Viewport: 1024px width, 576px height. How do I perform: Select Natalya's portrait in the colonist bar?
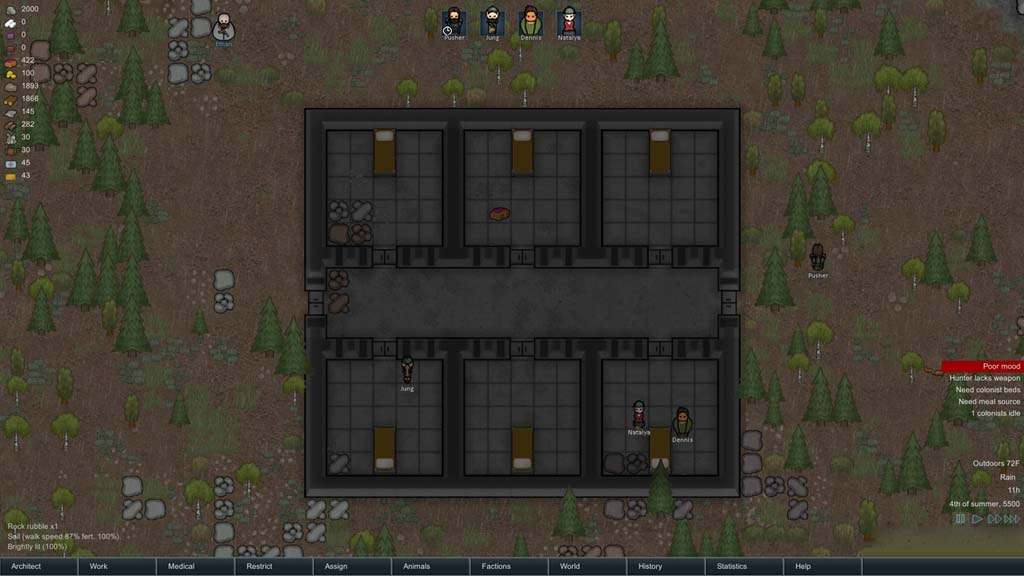pos(569,21)
